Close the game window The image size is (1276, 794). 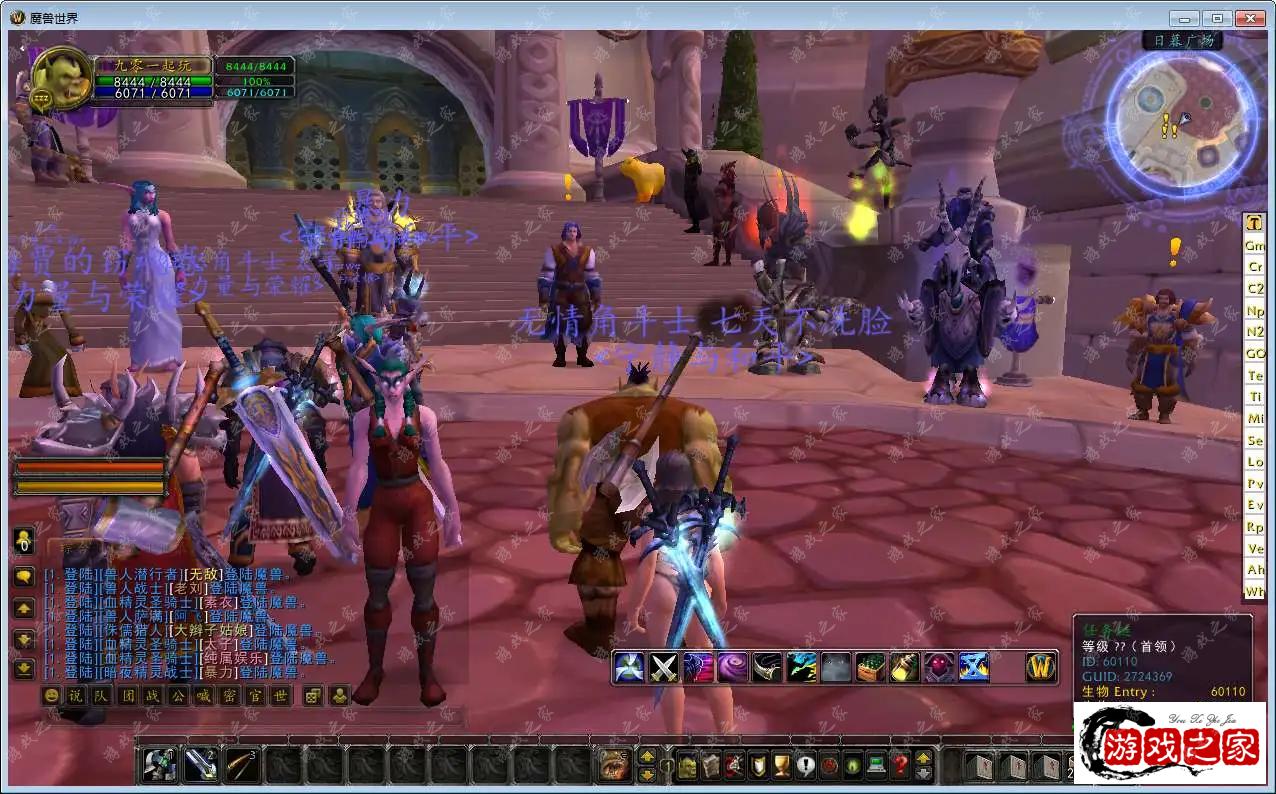coord(1250,18)
